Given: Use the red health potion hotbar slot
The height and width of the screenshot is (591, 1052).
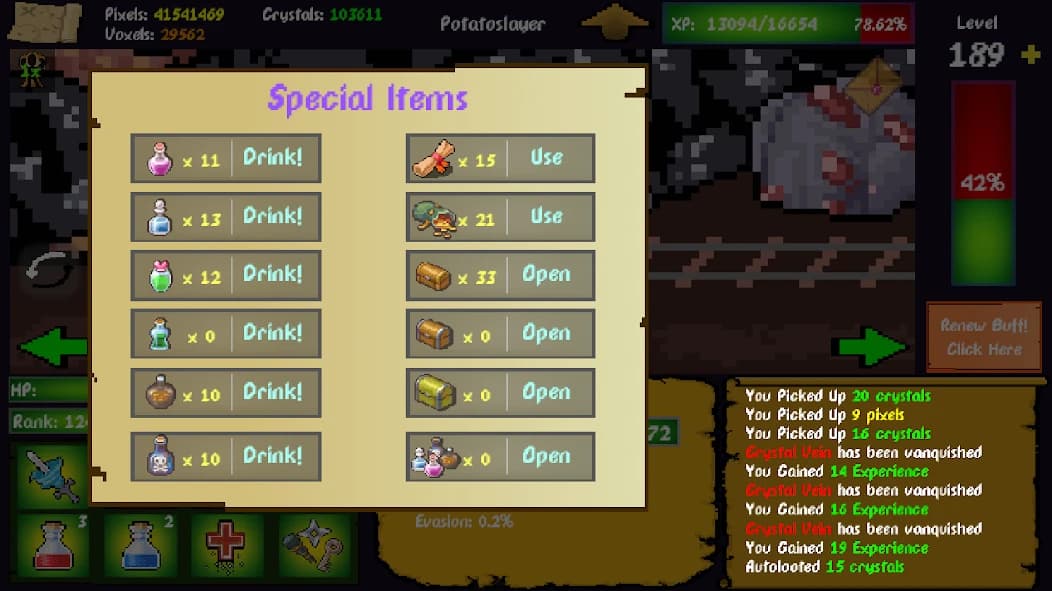Looking at the screenshot, I should coord(52,545).
